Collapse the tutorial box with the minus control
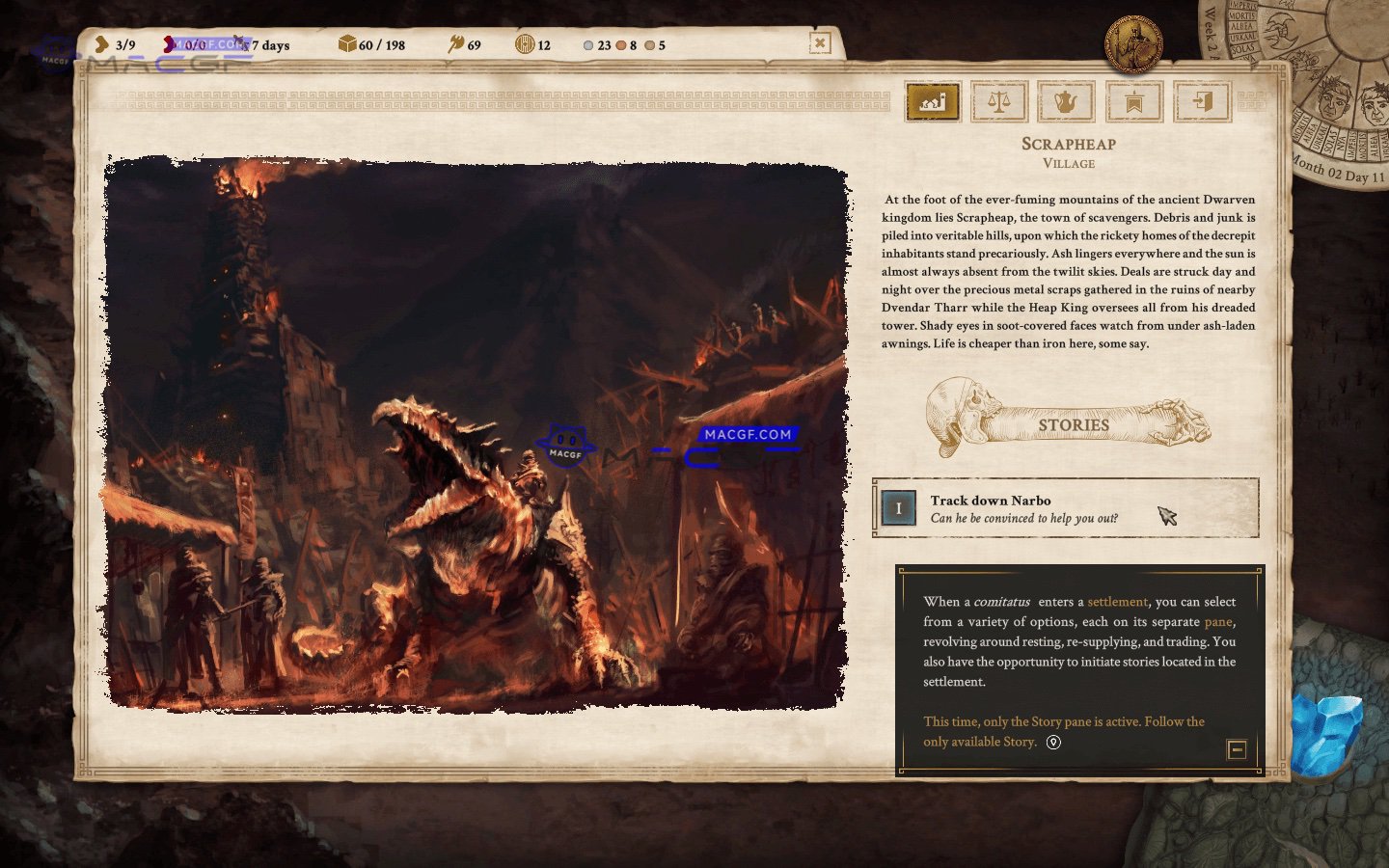This screenshot has height=868, width=1389. (1238, 748)
